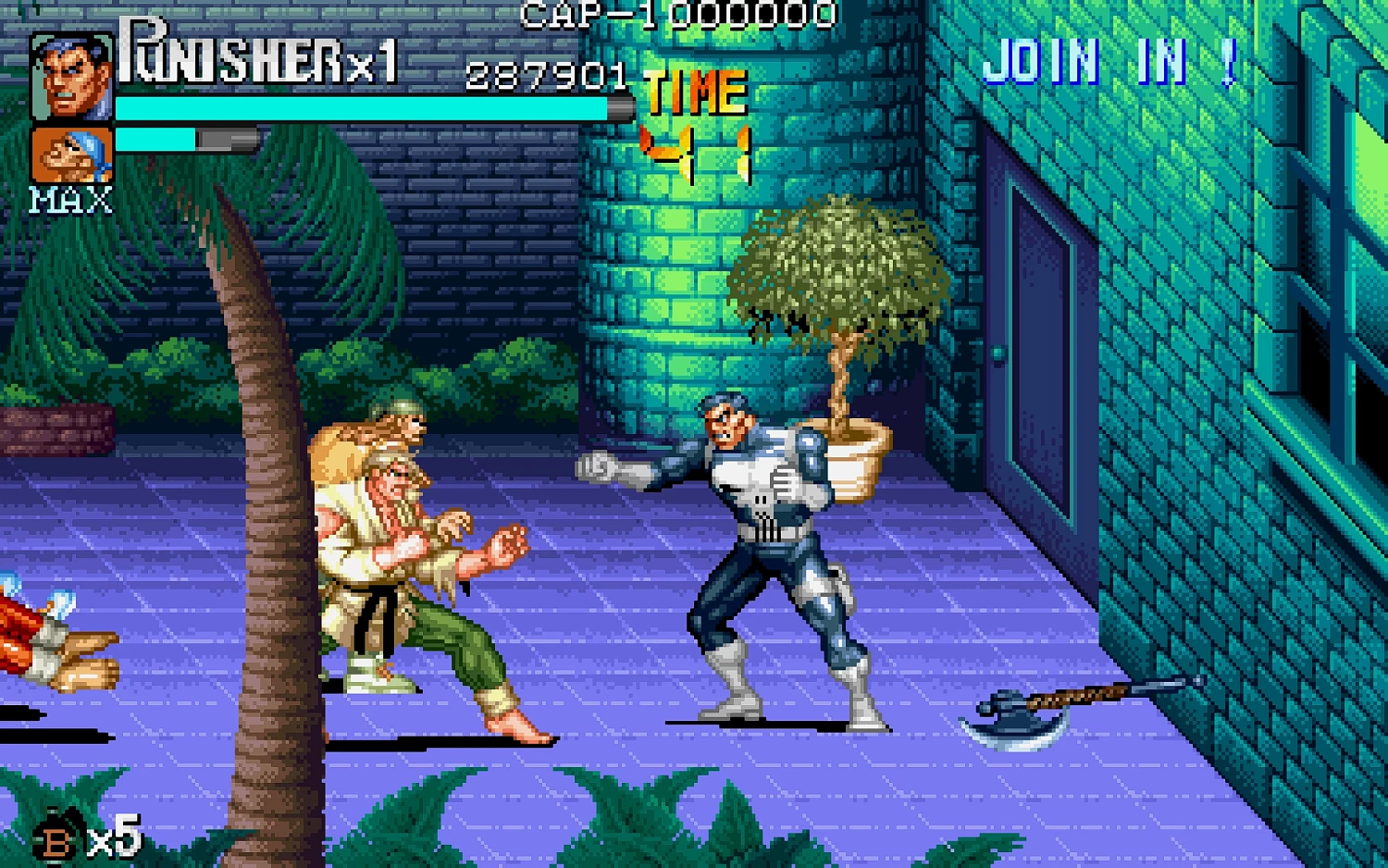1388x868 pixels.
Task: Select the JOIN IN! prompt
Action: point(1110,60)
